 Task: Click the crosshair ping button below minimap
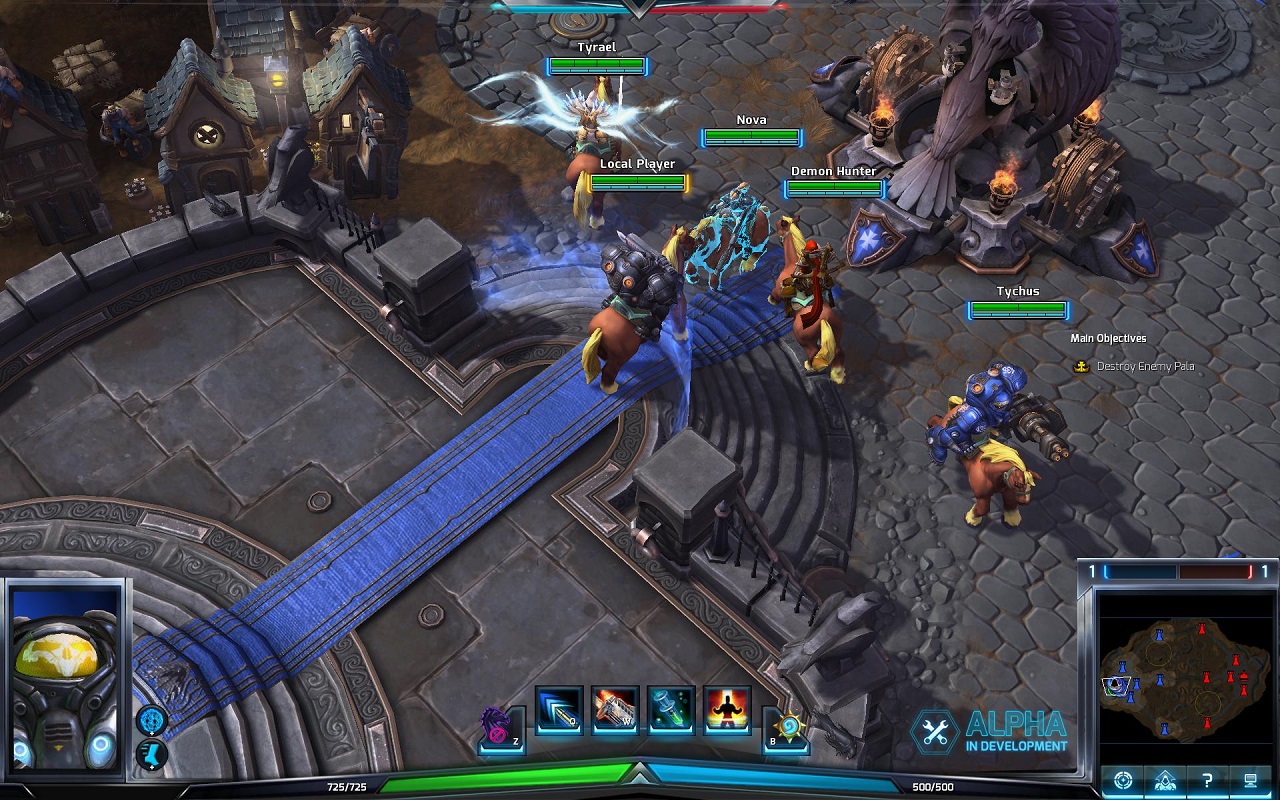1123,781
